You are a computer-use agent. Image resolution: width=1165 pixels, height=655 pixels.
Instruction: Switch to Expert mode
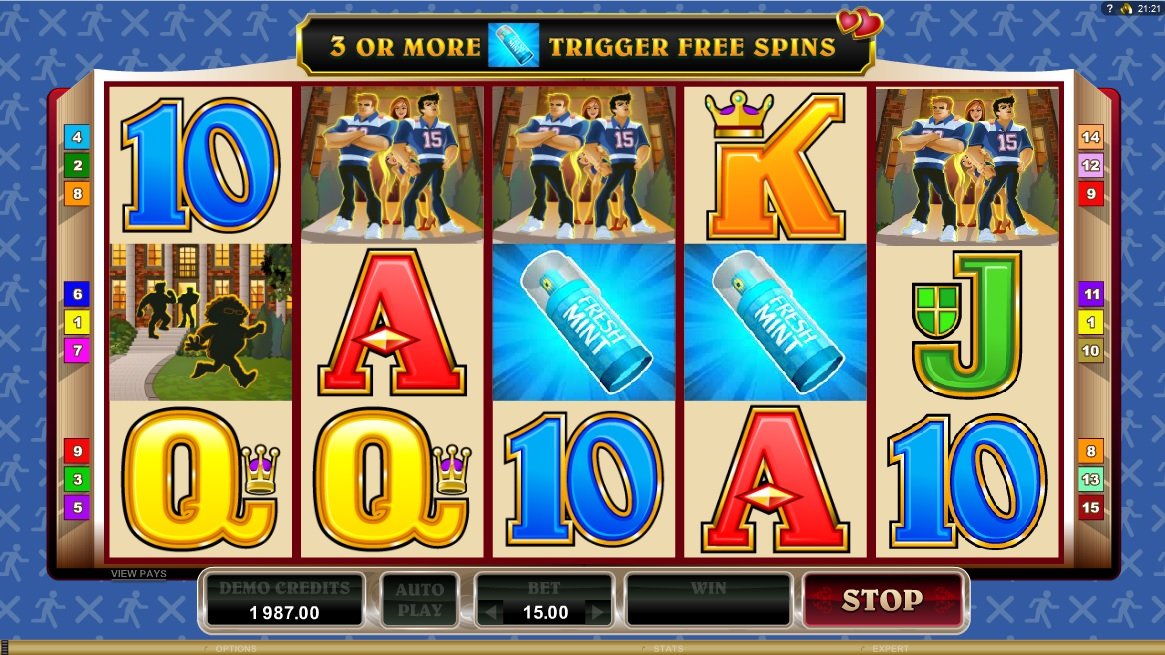889,649
